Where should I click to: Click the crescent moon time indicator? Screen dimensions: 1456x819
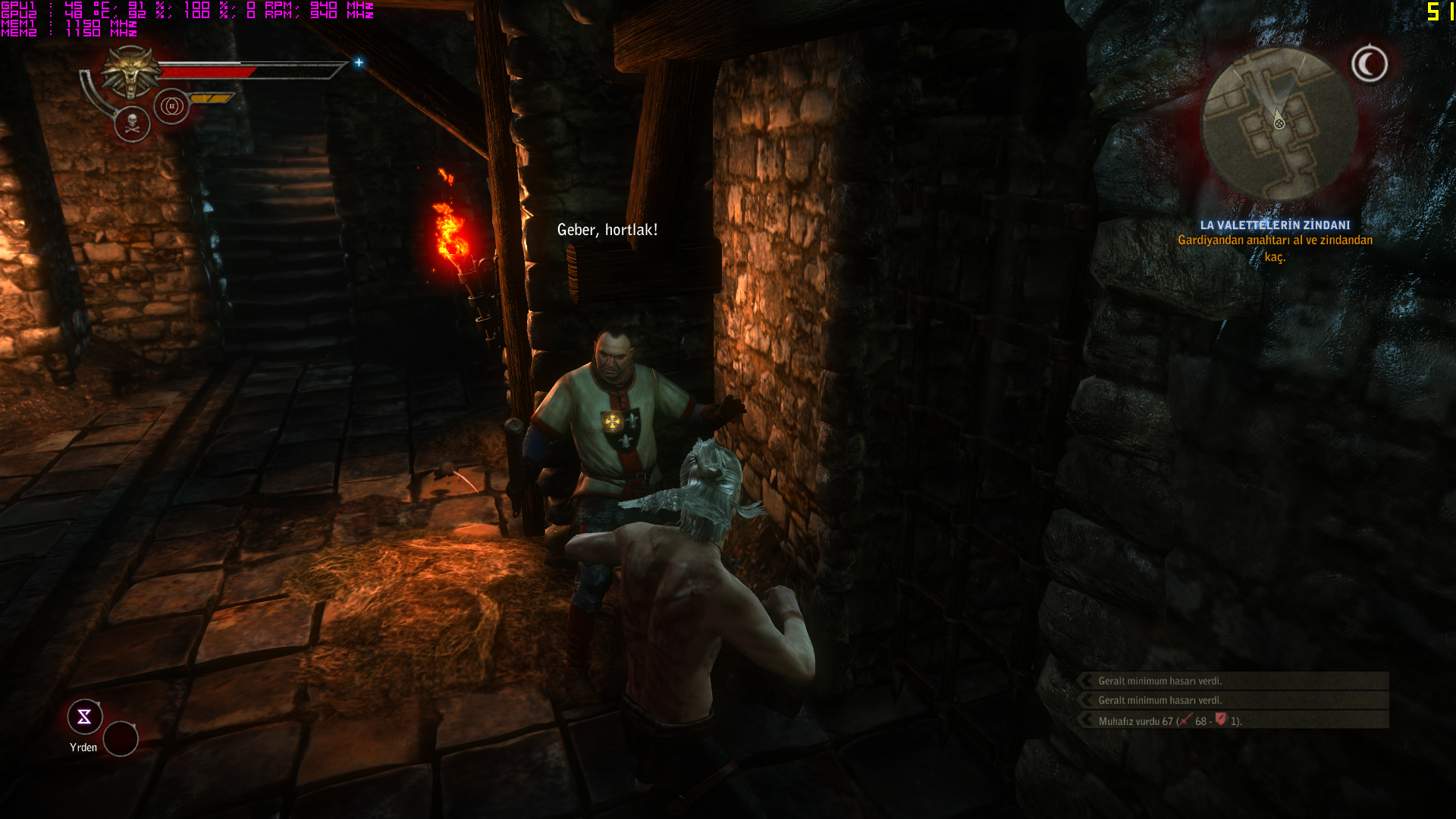click(1370, 64)
